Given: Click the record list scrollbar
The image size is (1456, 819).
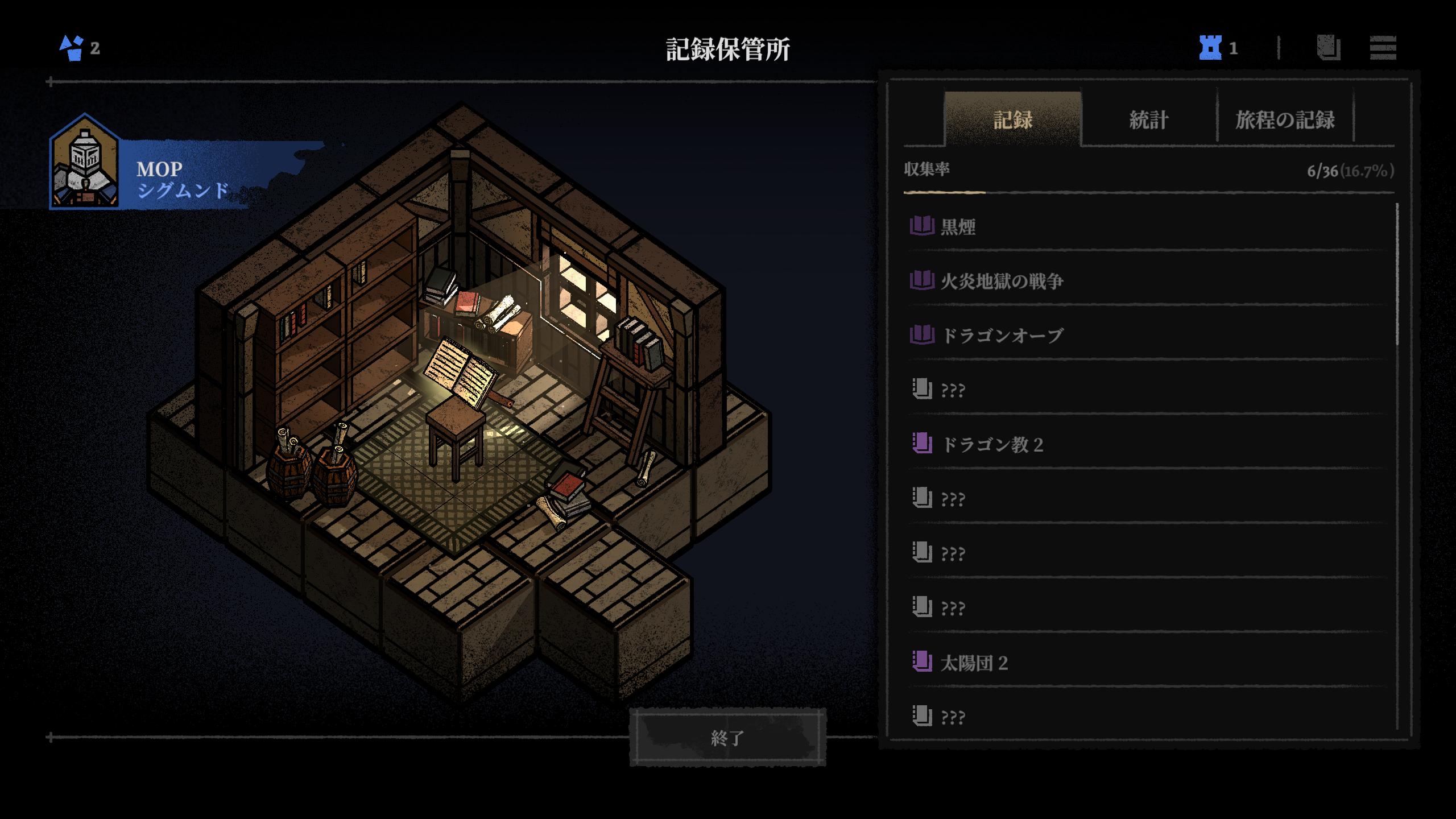Looking at the screenshot, I should tap(1397, 274).
